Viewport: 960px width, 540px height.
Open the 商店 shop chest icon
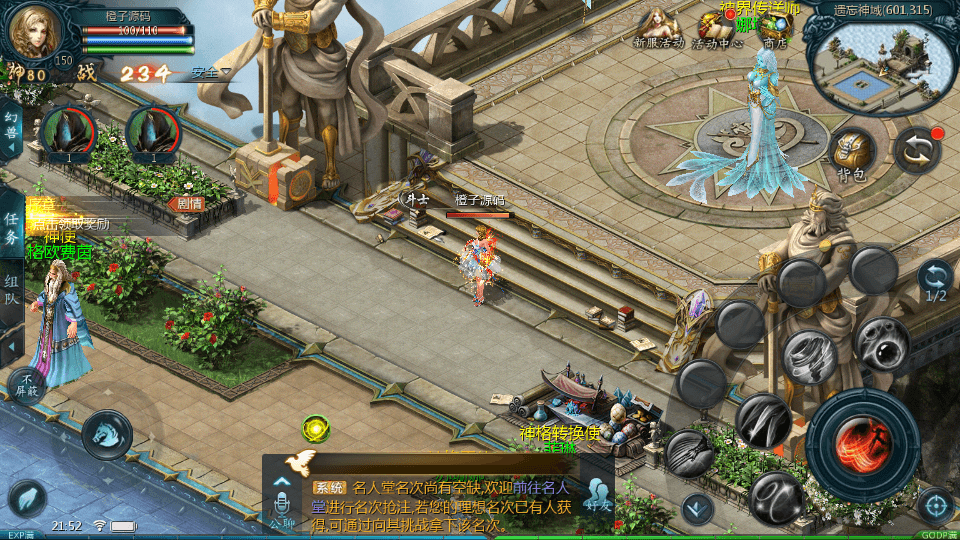776,27
